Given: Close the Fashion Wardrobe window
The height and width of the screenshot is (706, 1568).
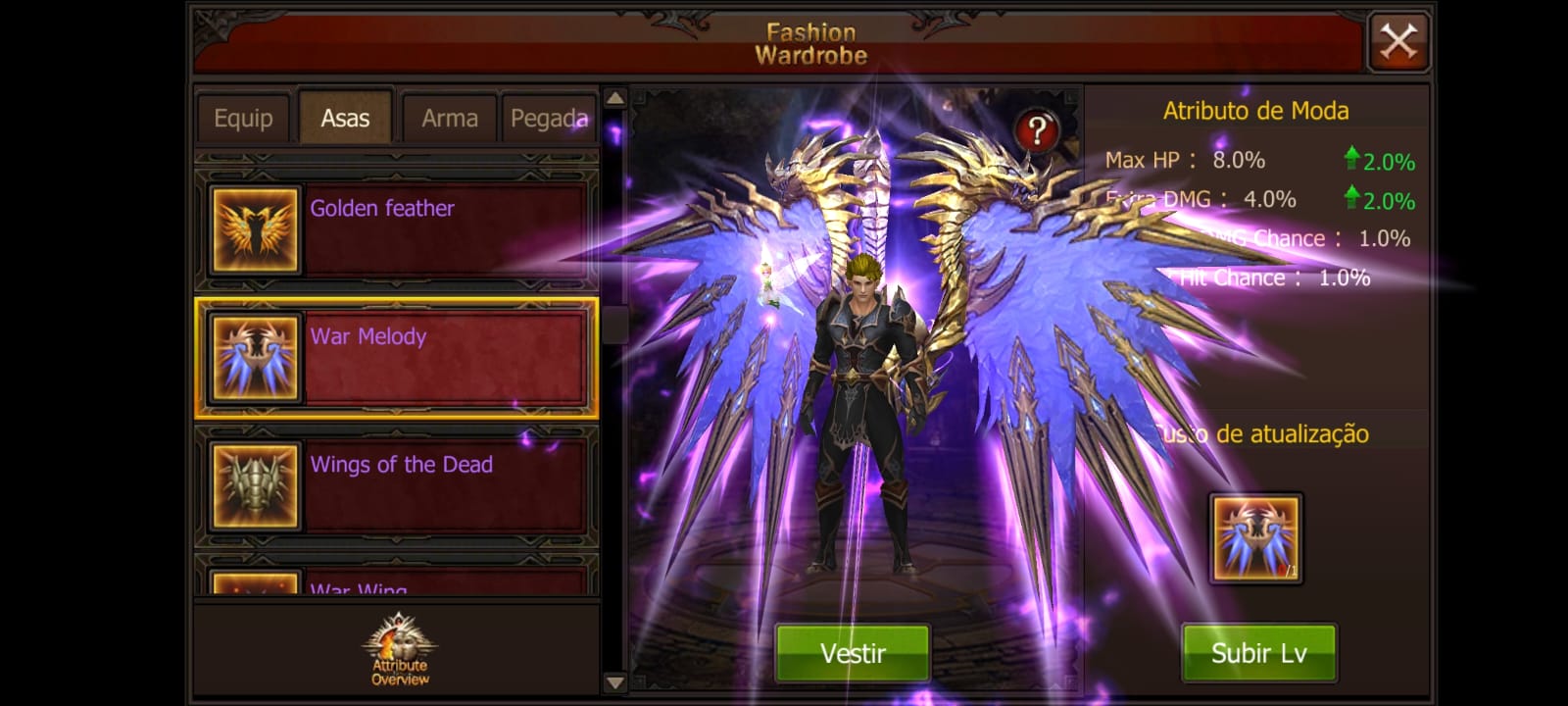Looking at the screenshot, I should click(x=1398, y=42).
